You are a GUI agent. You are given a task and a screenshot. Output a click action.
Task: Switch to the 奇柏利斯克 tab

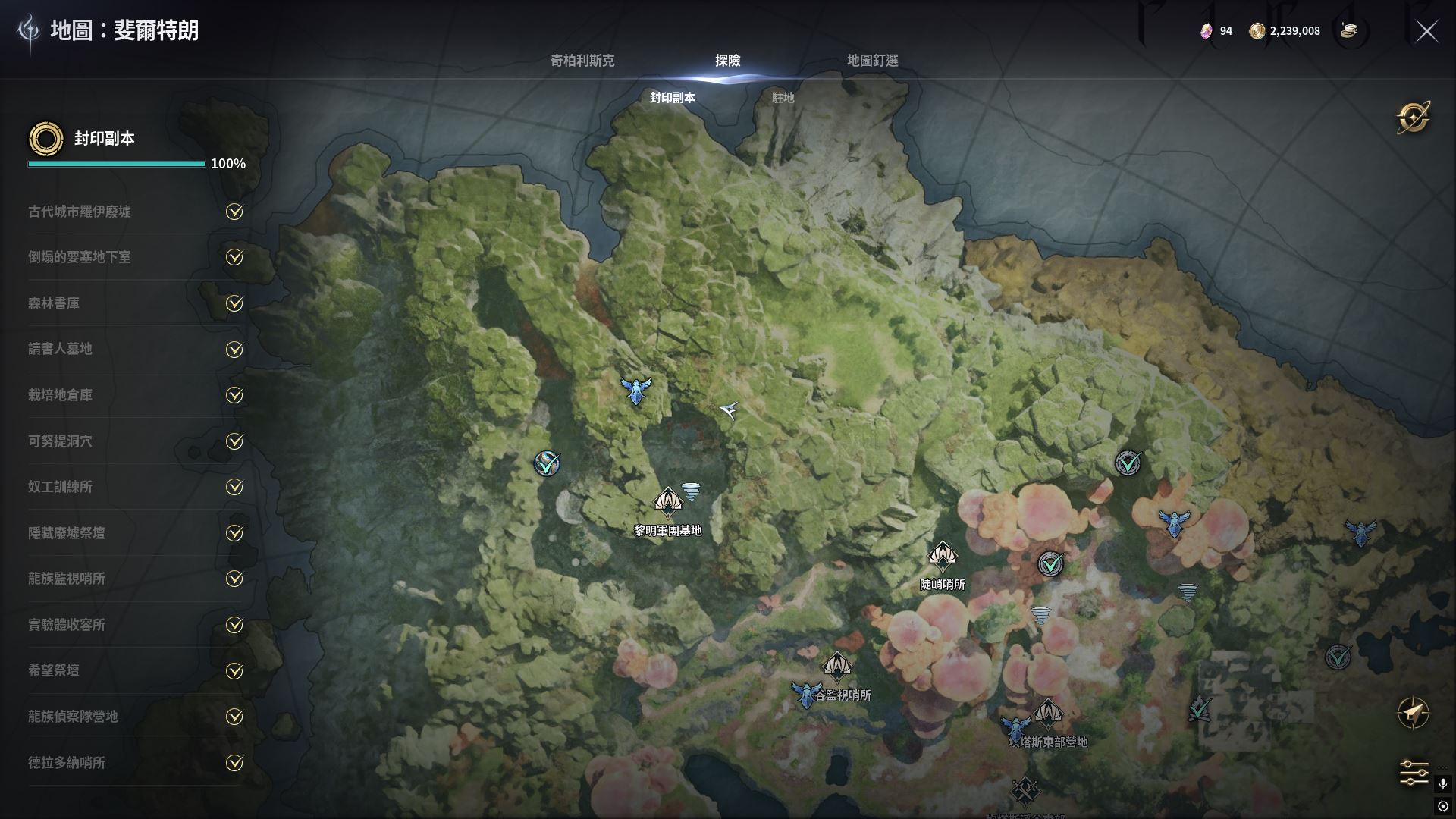point(582,61)
